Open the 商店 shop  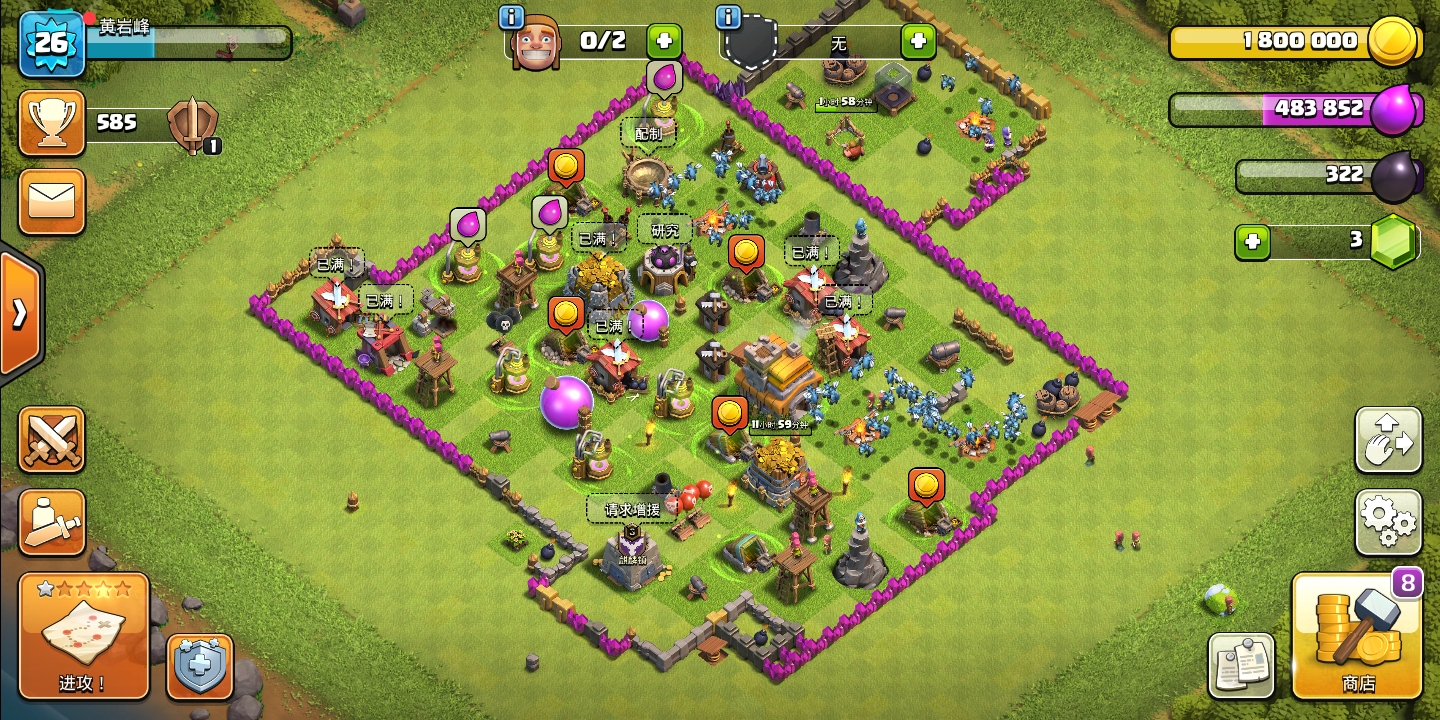1357,636
